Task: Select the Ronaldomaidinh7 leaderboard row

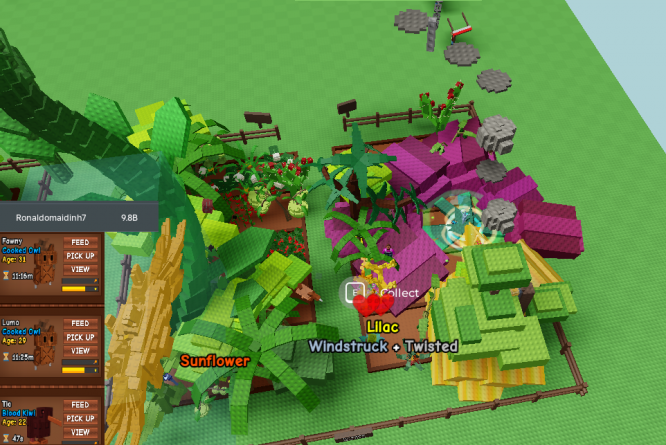Action: tap(76, 216)
